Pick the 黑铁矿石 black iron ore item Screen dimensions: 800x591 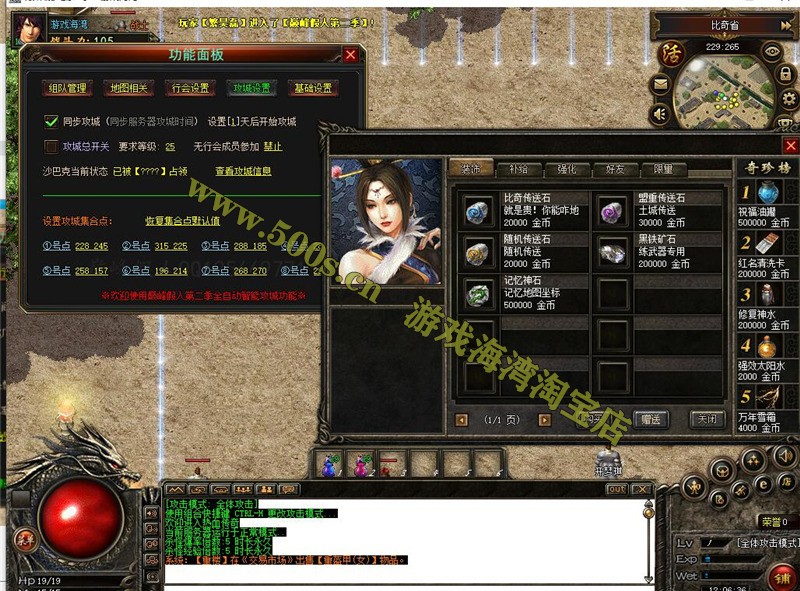611,253
